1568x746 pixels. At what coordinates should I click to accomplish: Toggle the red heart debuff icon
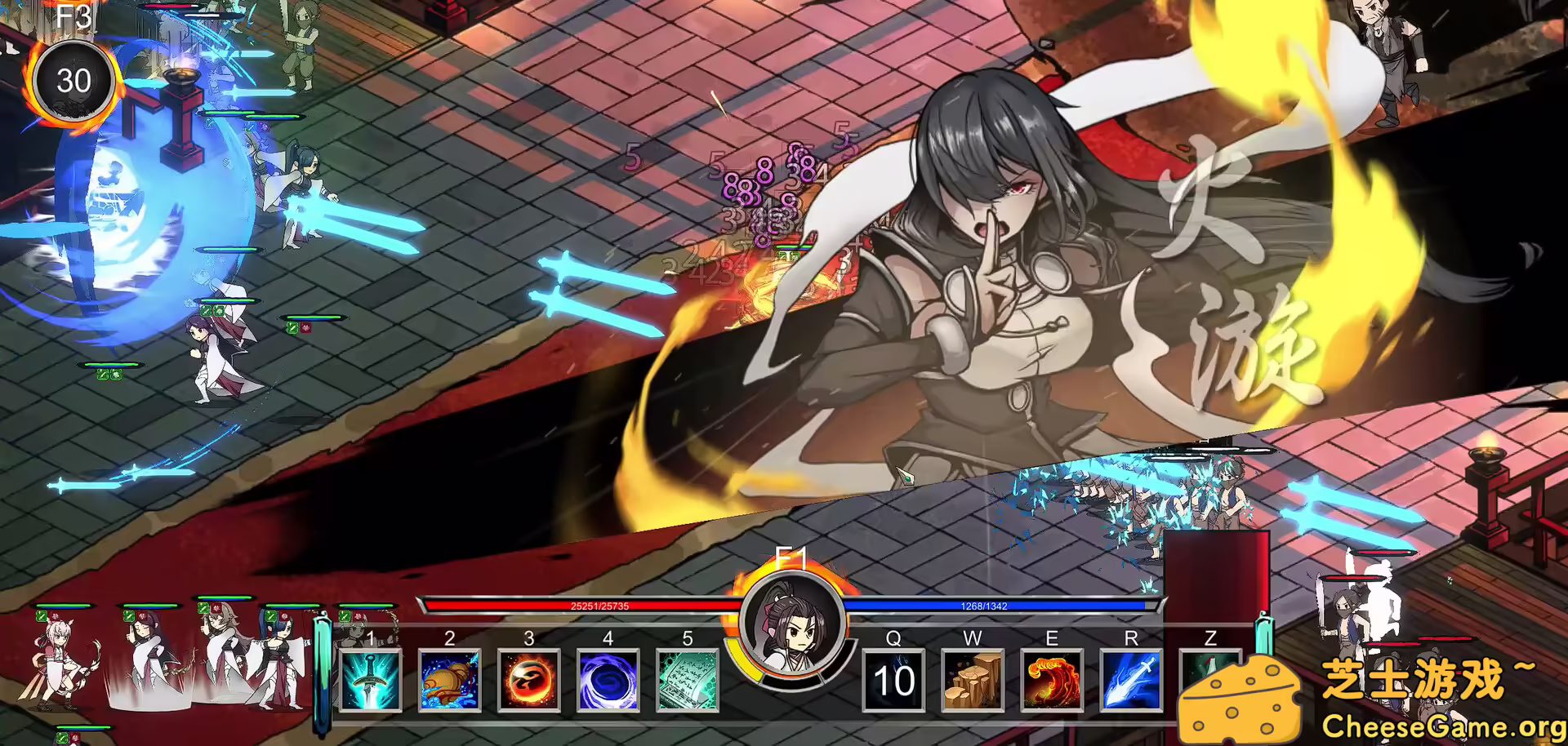point(56,617)
